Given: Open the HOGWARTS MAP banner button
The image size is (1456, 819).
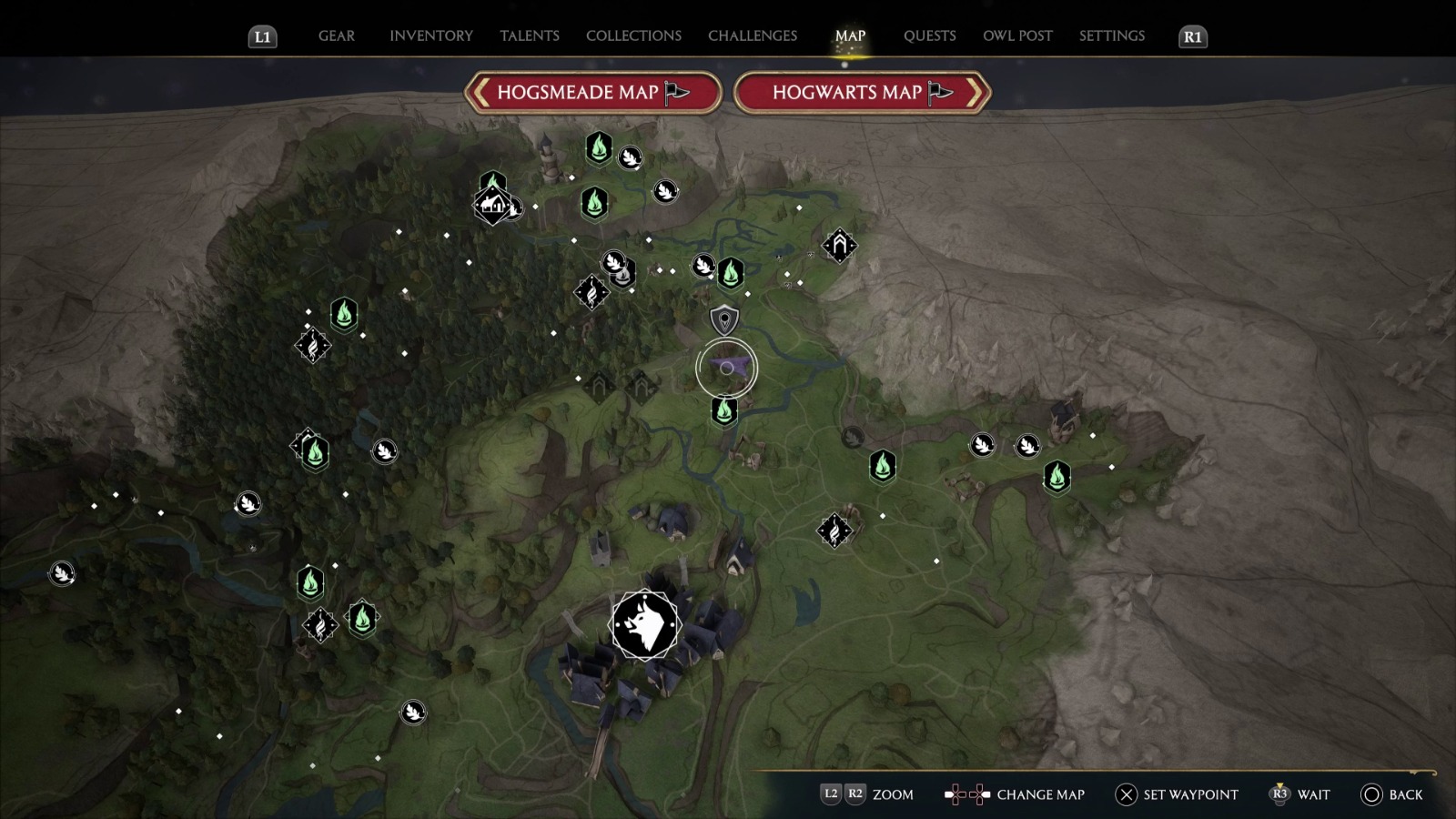Looking at the screenshot, I should [859, 92].
